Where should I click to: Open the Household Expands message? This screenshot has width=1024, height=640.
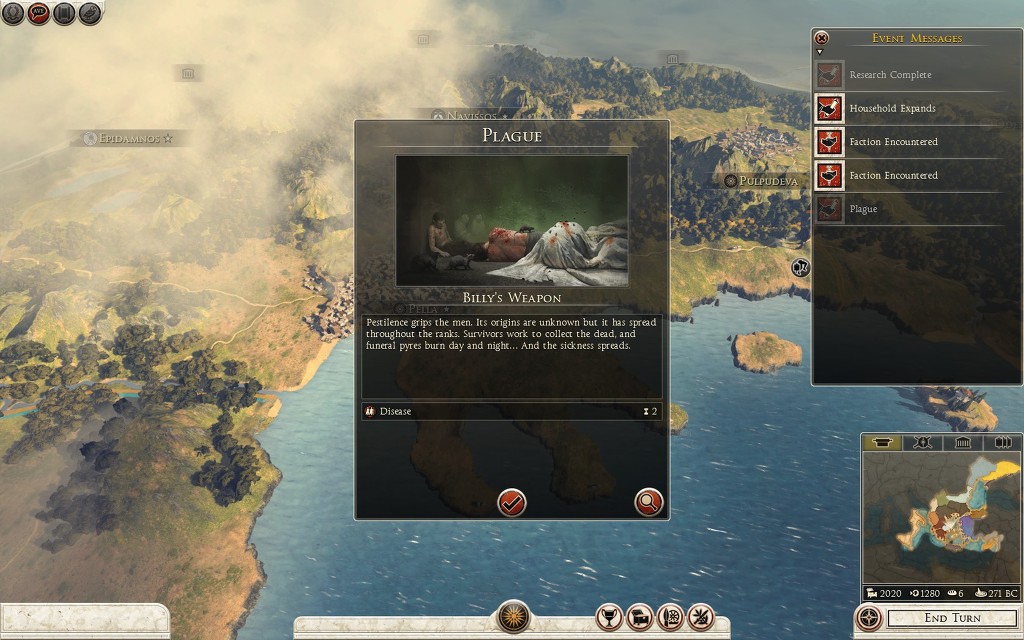click(892, 108)
